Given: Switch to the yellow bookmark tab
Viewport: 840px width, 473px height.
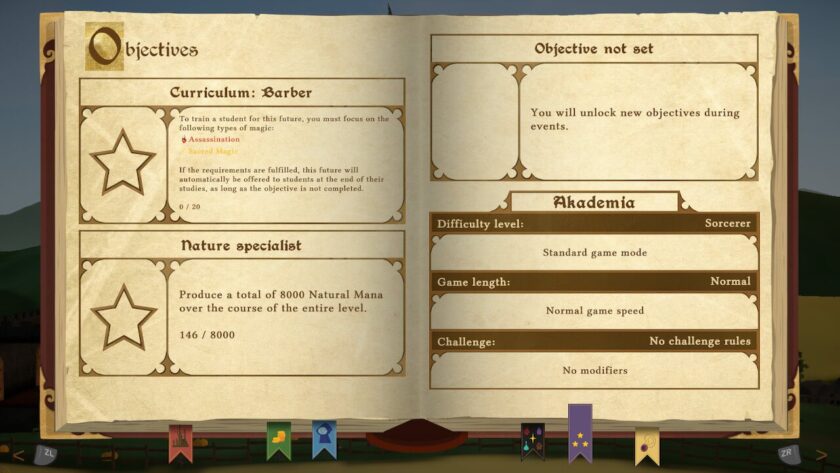Looking at the screenshot, I should [x=646, y=445].
